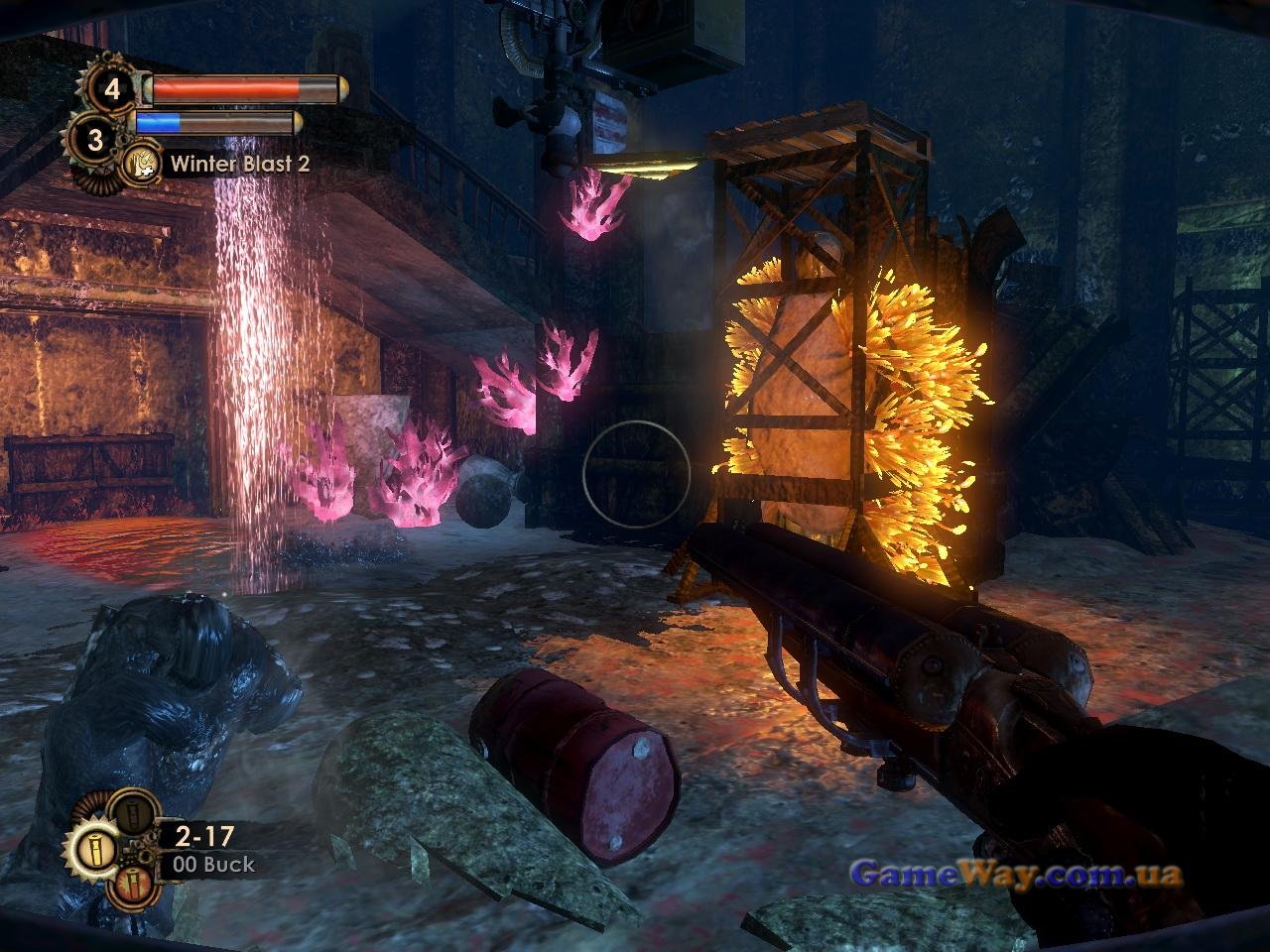This screenshot has height=952, width=1270.
Task: Open the GameWay.com.ua watermark link
Action: pyautogui.click(x=1016, y=874)
